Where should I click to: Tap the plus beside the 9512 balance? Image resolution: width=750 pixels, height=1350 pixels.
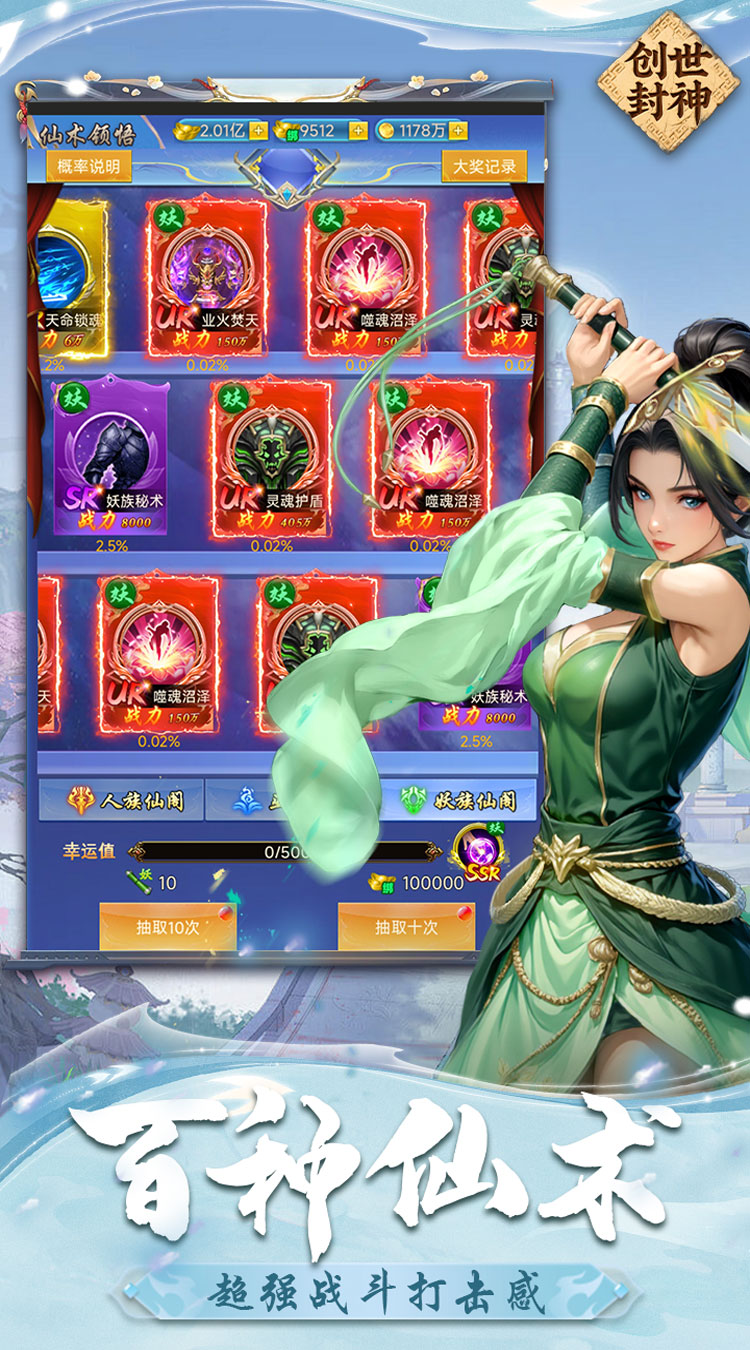pyautogui.click(x=357, y=131)
